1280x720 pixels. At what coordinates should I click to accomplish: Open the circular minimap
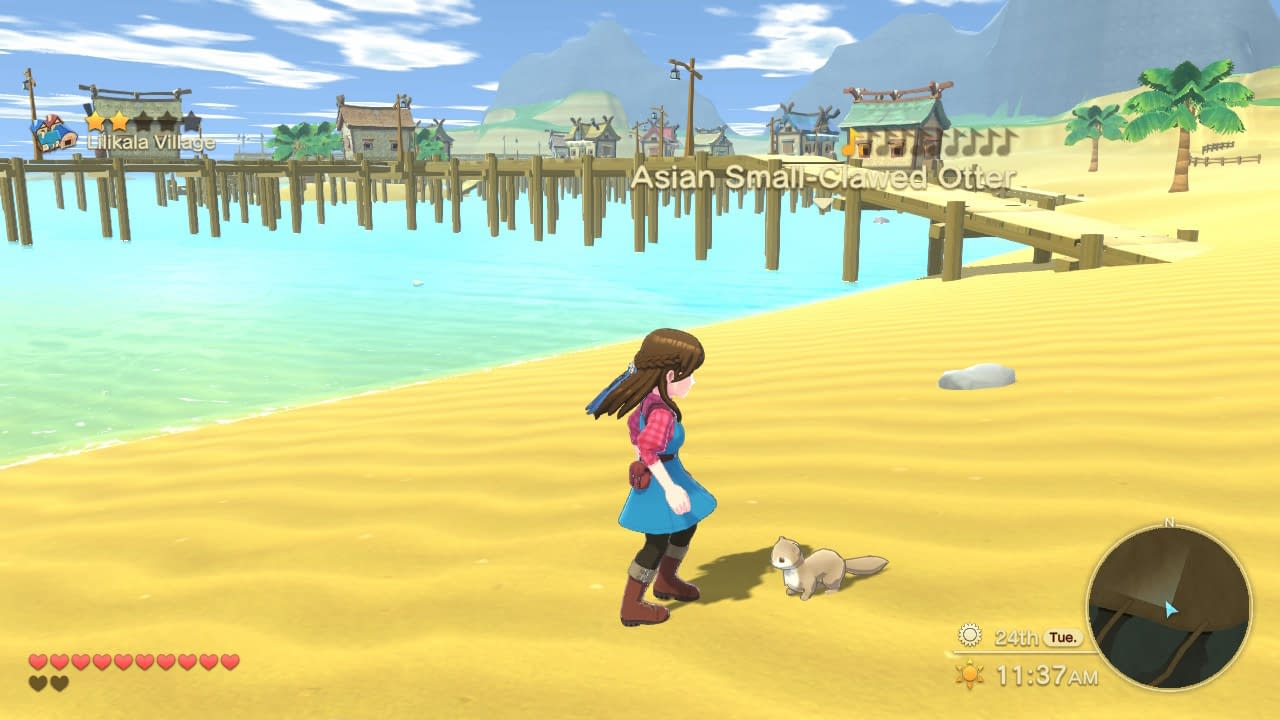pos(1168,607)
